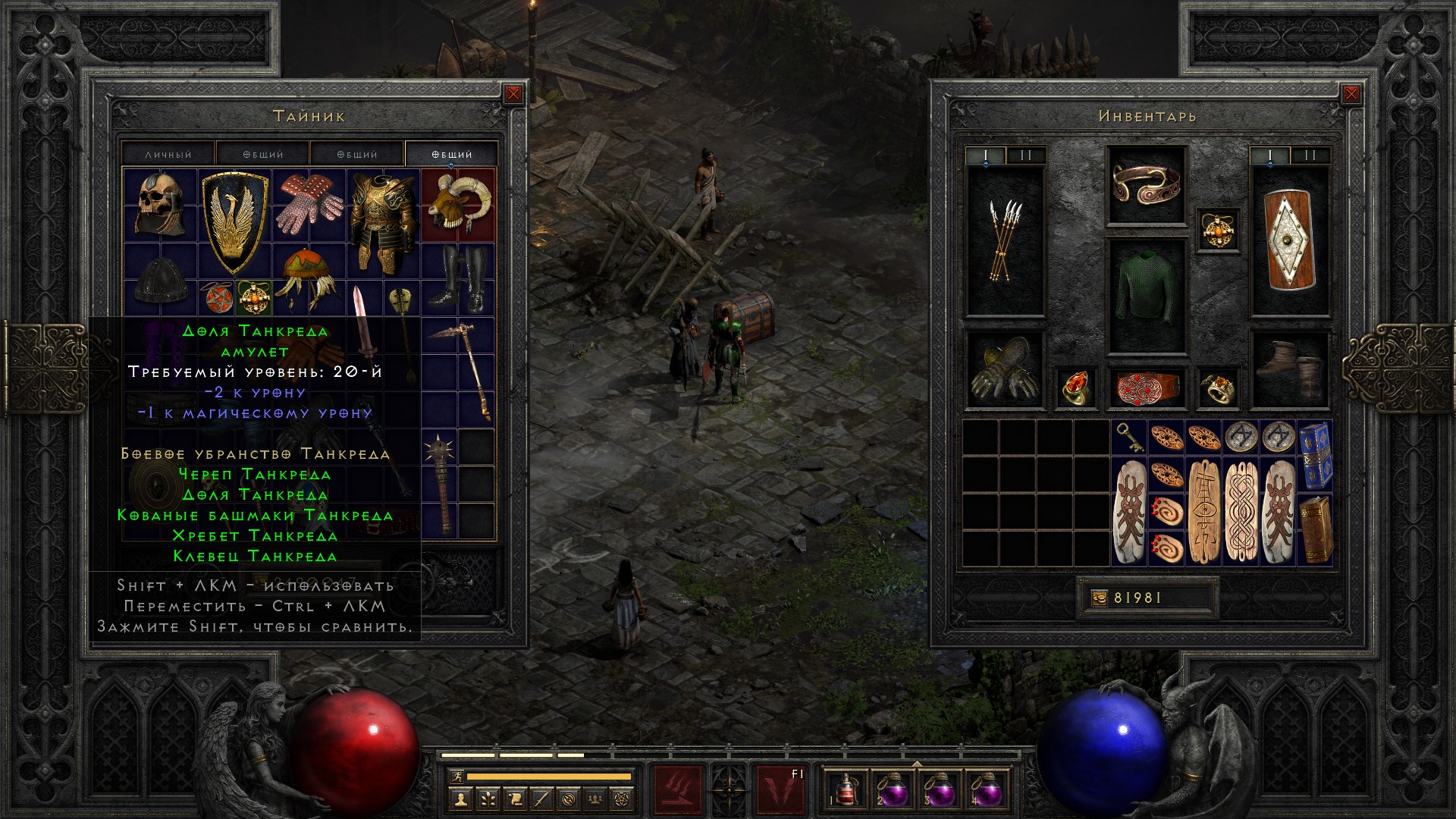Select the key in the inventory
This screenshot has height=819, width=1456.
pos(1128,438)
